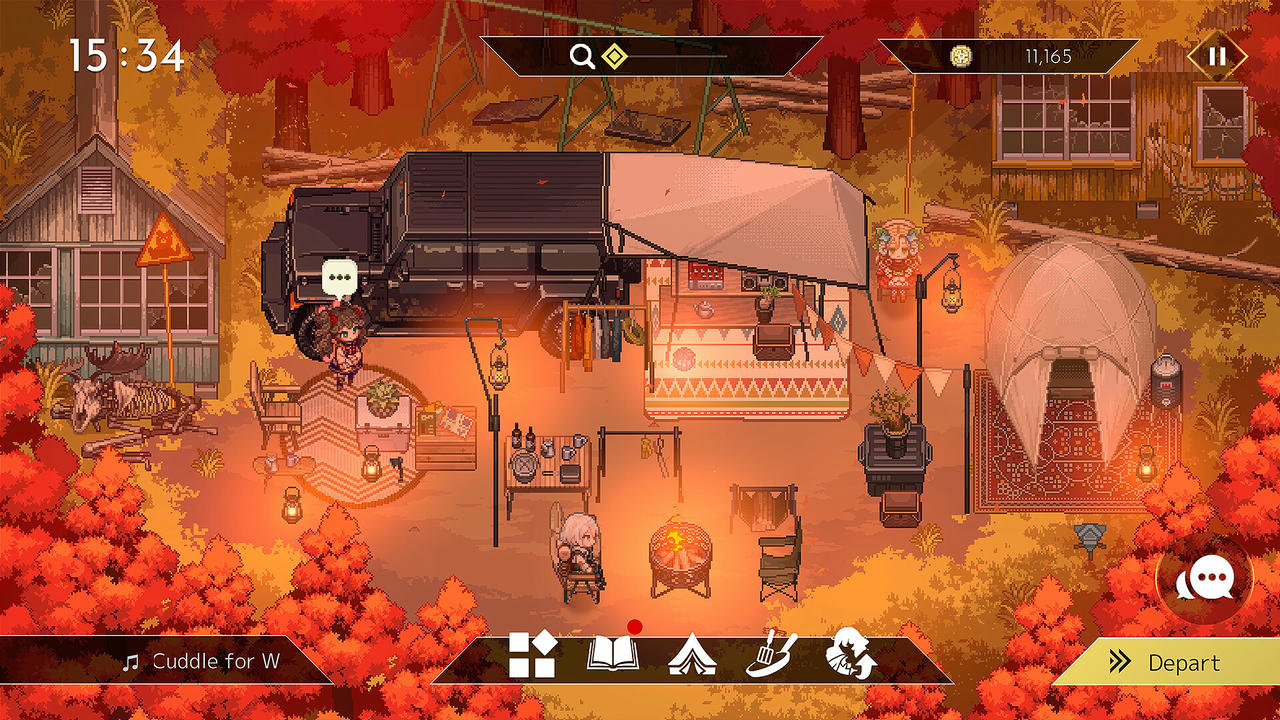Click the Depart button

[x=1185, y=663]
